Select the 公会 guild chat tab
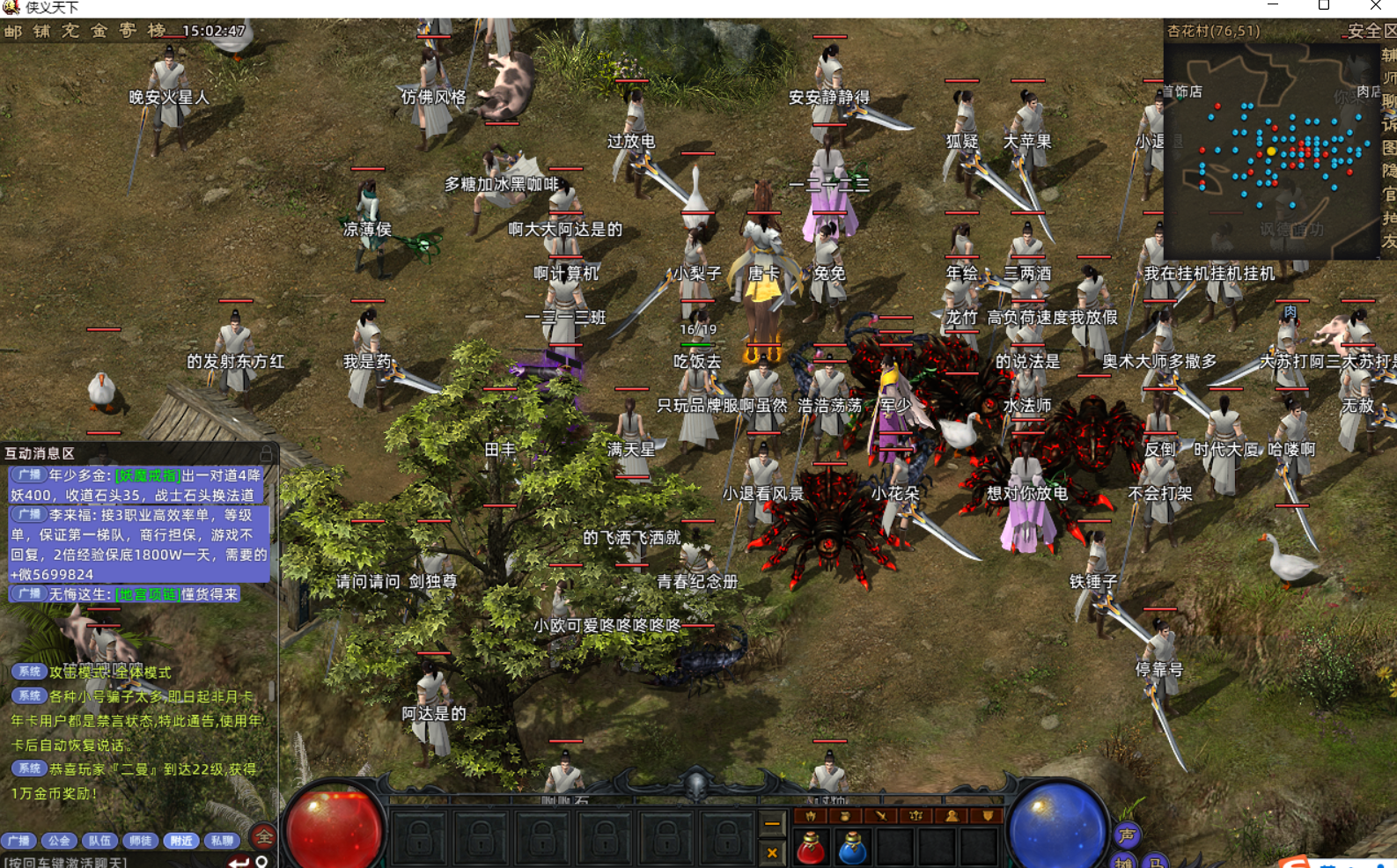The width and height of the screenshot is (1397, 868). [59, 841]
